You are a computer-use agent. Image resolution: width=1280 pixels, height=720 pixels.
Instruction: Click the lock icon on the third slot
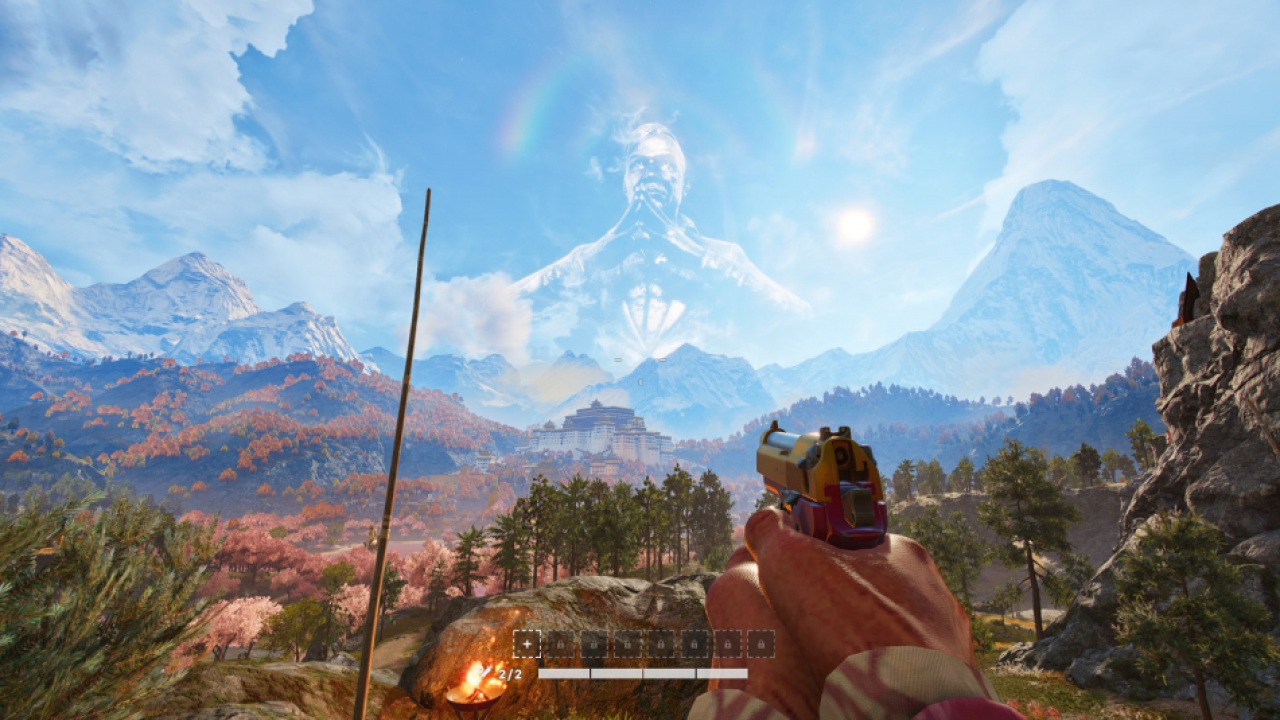pos(594,644)
